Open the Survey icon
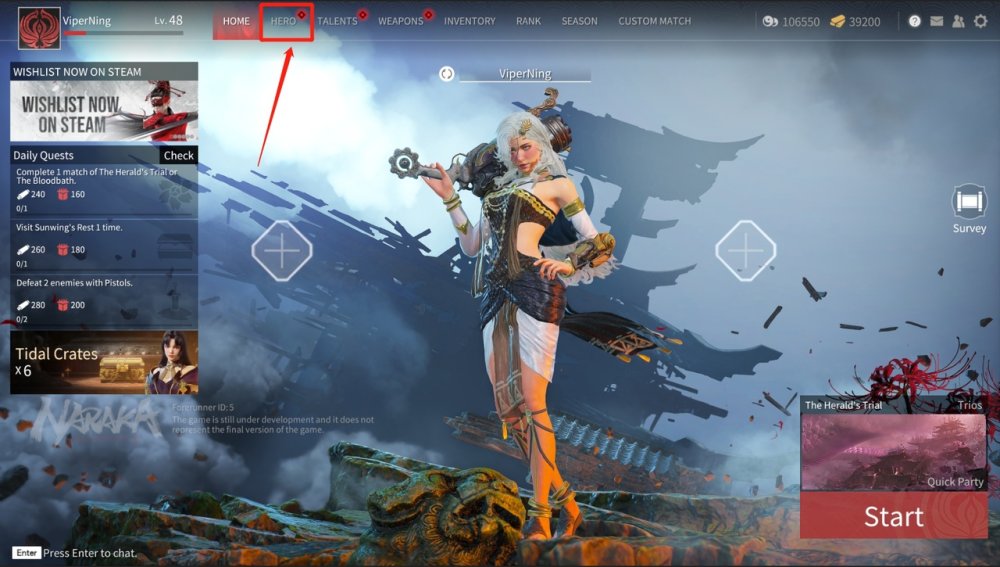This screenshot has width=1000, height=567. click(x=968, y=203)
